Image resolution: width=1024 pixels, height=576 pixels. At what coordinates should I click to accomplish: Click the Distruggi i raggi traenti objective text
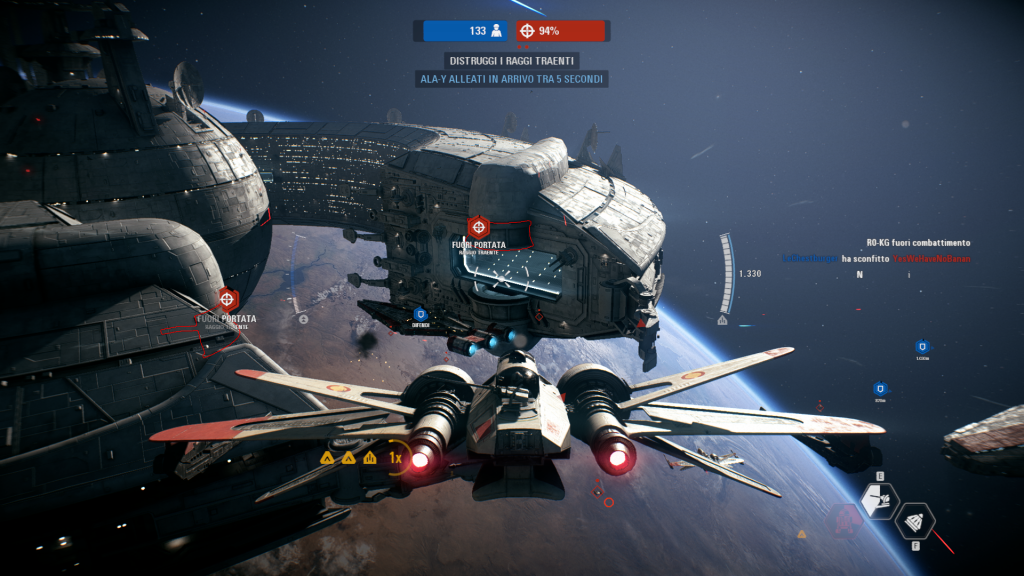pyautogui.click(x=513, y=61)
